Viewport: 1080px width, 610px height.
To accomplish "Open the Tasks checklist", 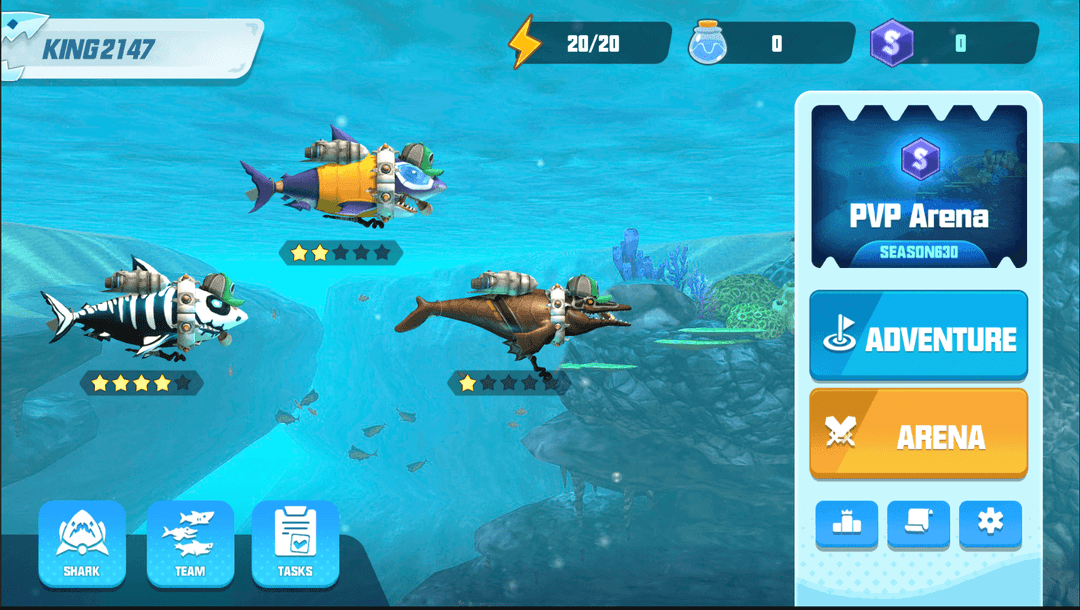I will (x=295, y=543).
